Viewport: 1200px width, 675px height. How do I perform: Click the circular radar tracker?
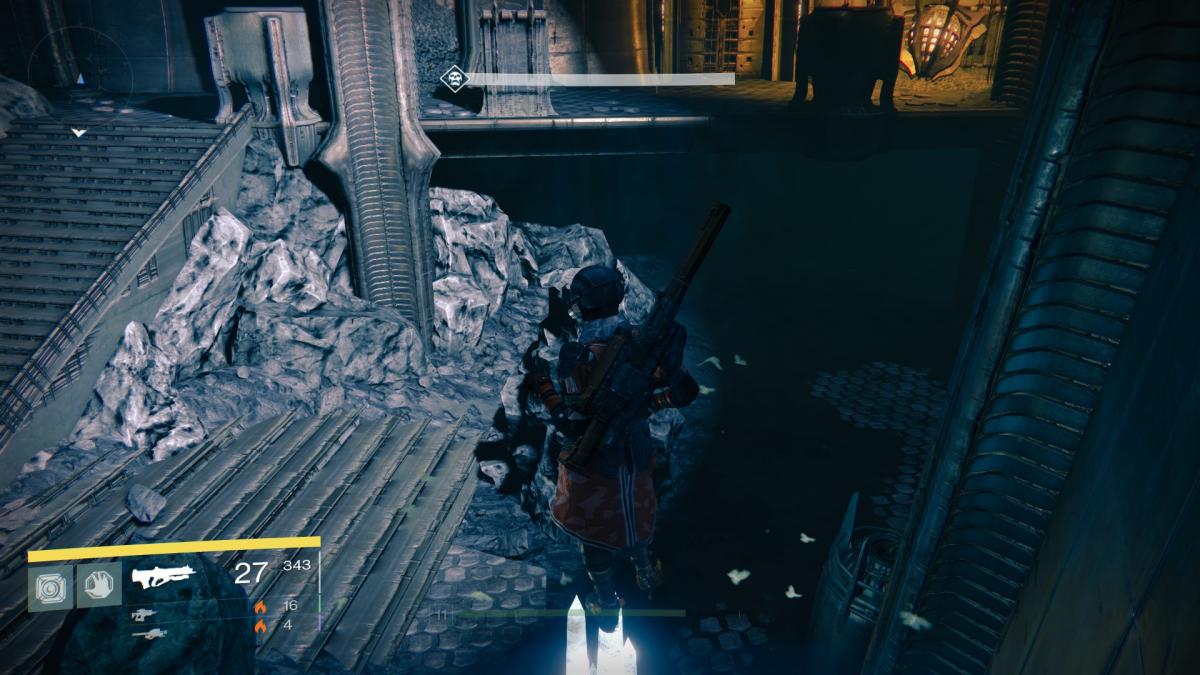(x=79, y=75)
